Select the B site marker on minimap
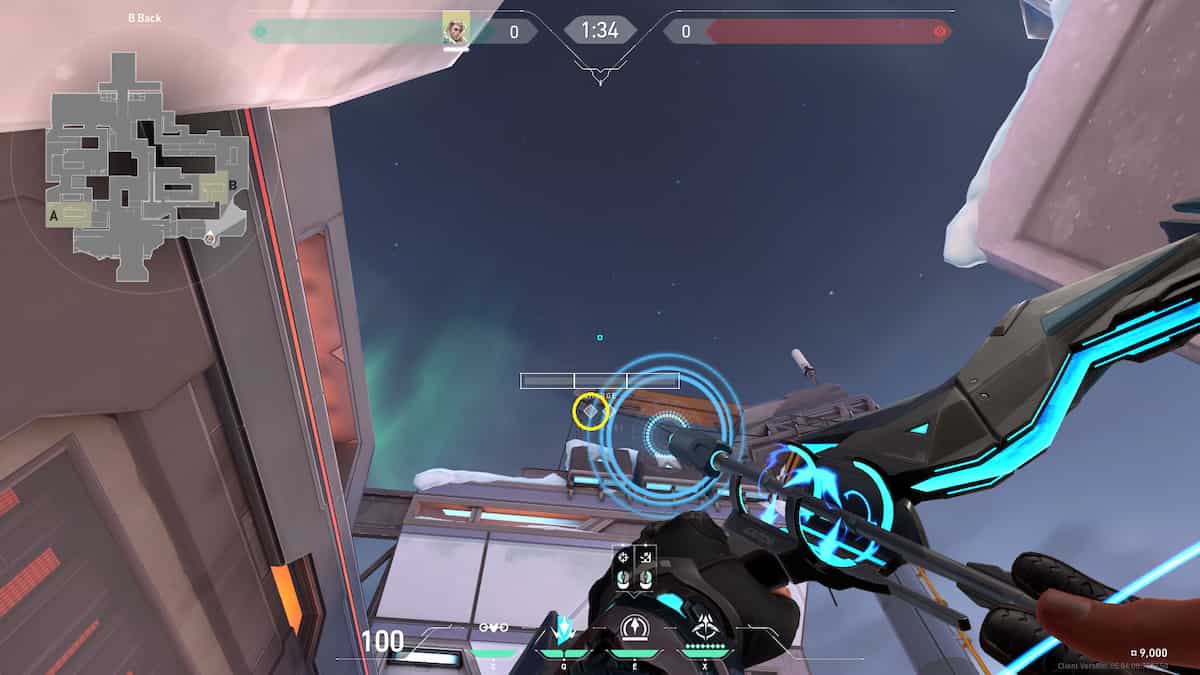Viewport: 1200px width, 675px height. 233,185
